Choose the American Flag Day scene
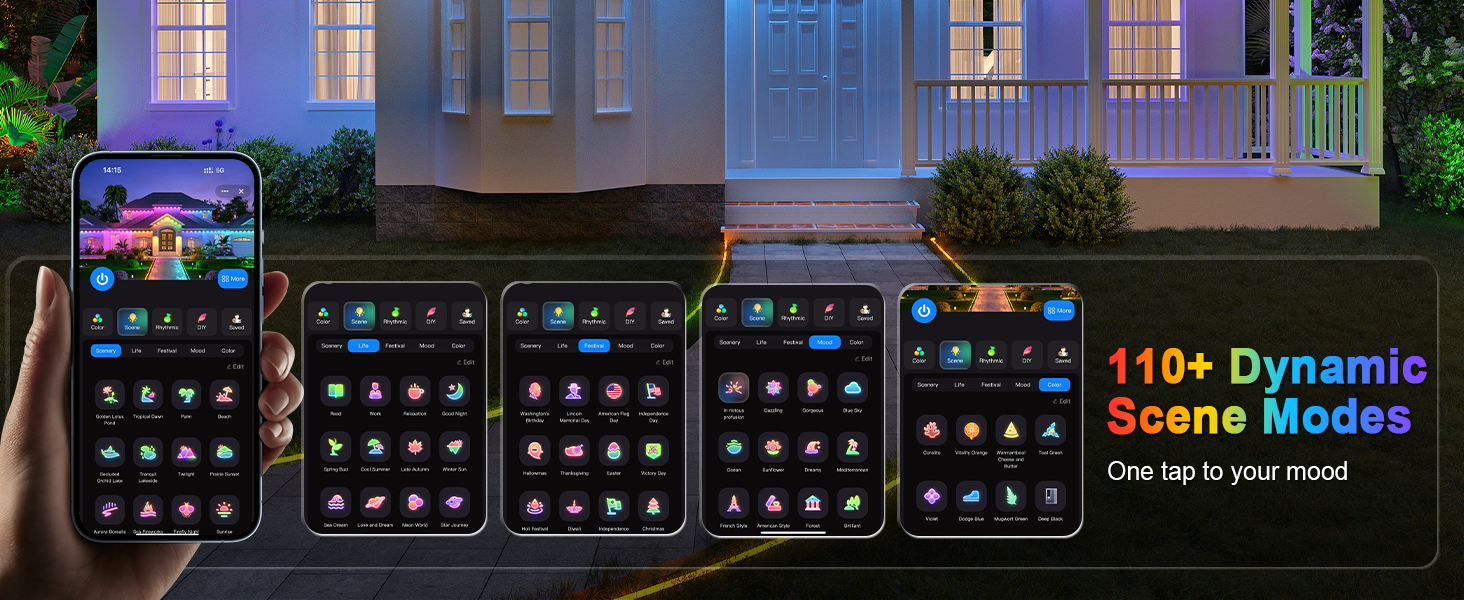1464x600 pixels. [613, 391]
